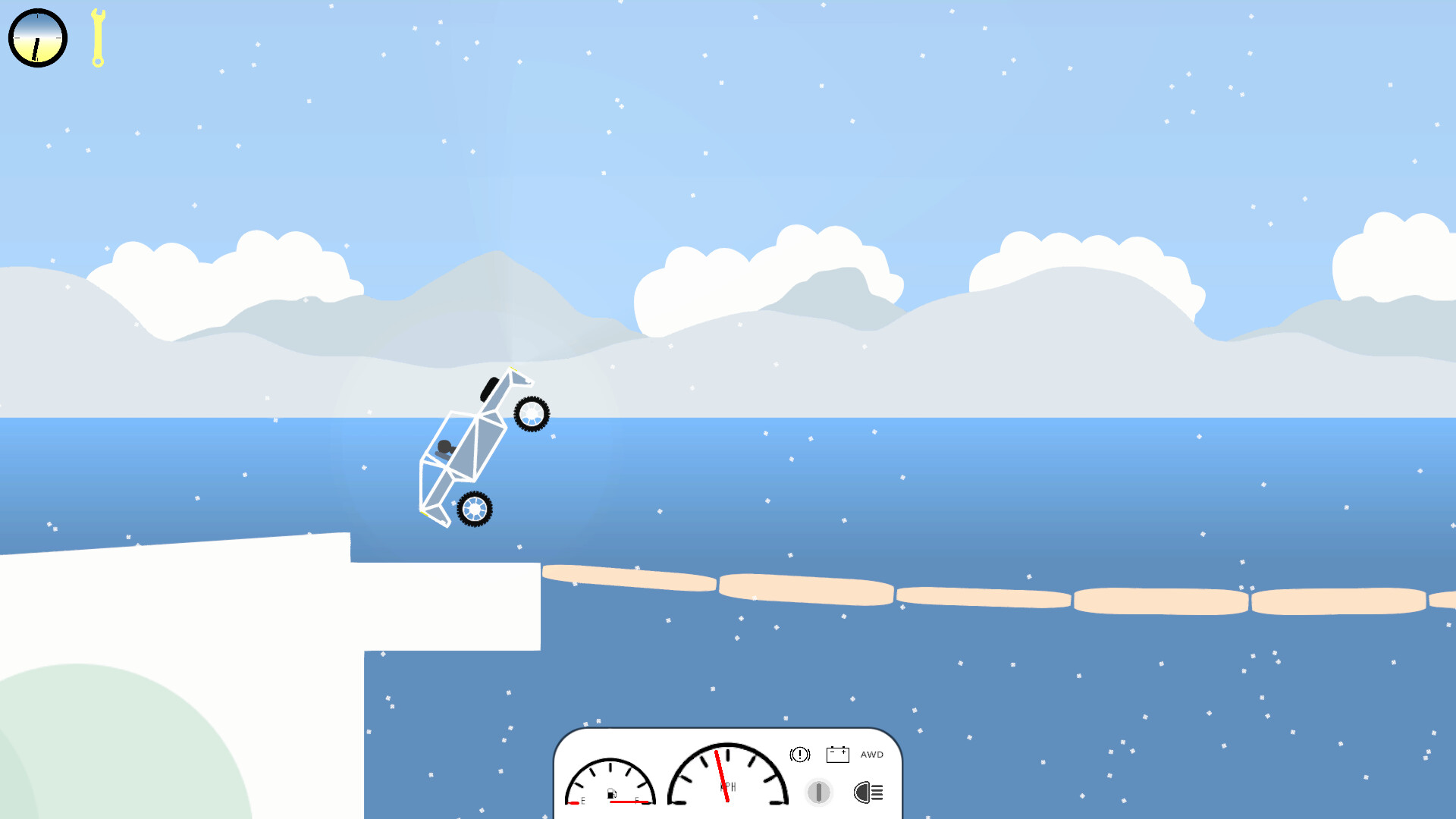Click the red fuel level line

pos(628,802)
